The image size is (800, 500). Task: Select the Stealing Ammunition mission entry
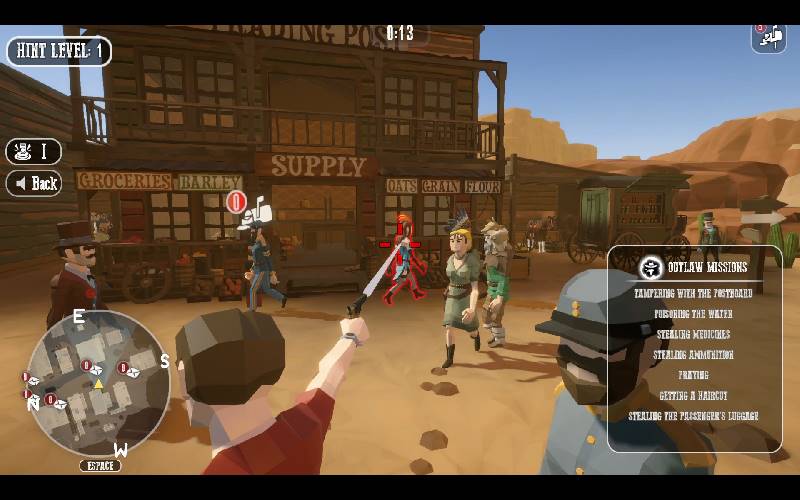[693, 355]
